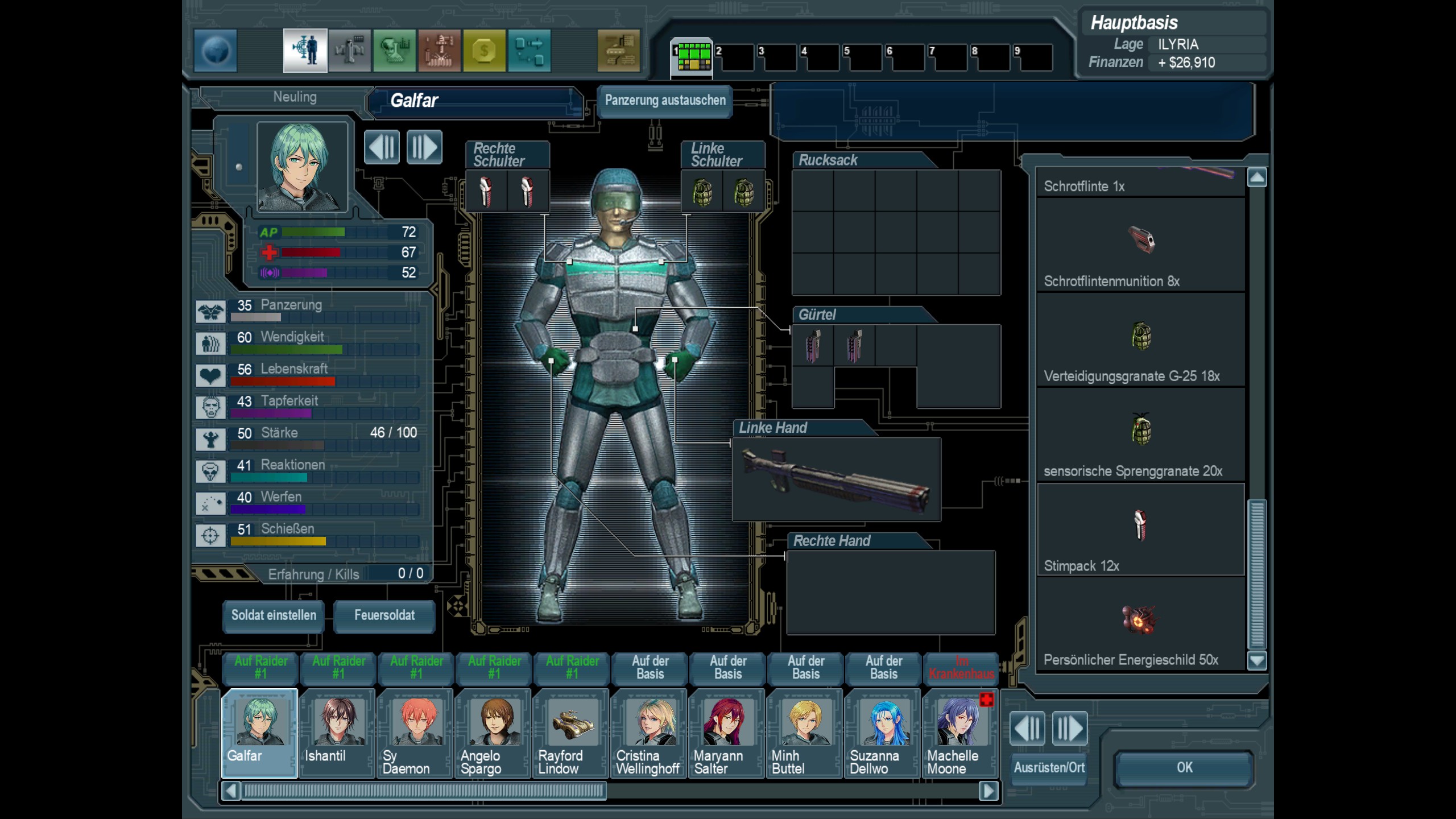Image resolution: width=1456 pixels, height=819 pixels.
Task: Select the shotgun in the Linke Hand slot
Action: point(836,479)
